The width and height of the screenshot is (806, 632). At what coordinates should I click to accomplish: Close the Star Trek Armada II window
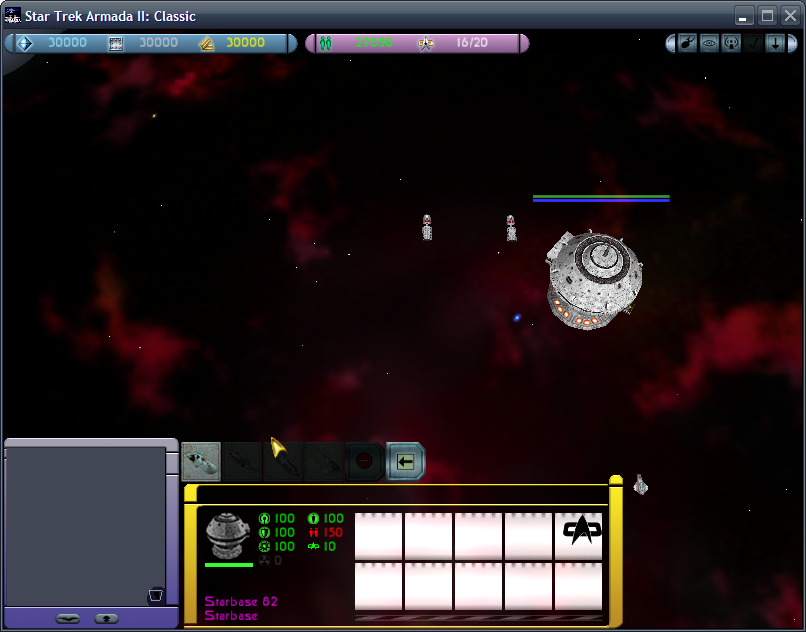coord(789,16)
